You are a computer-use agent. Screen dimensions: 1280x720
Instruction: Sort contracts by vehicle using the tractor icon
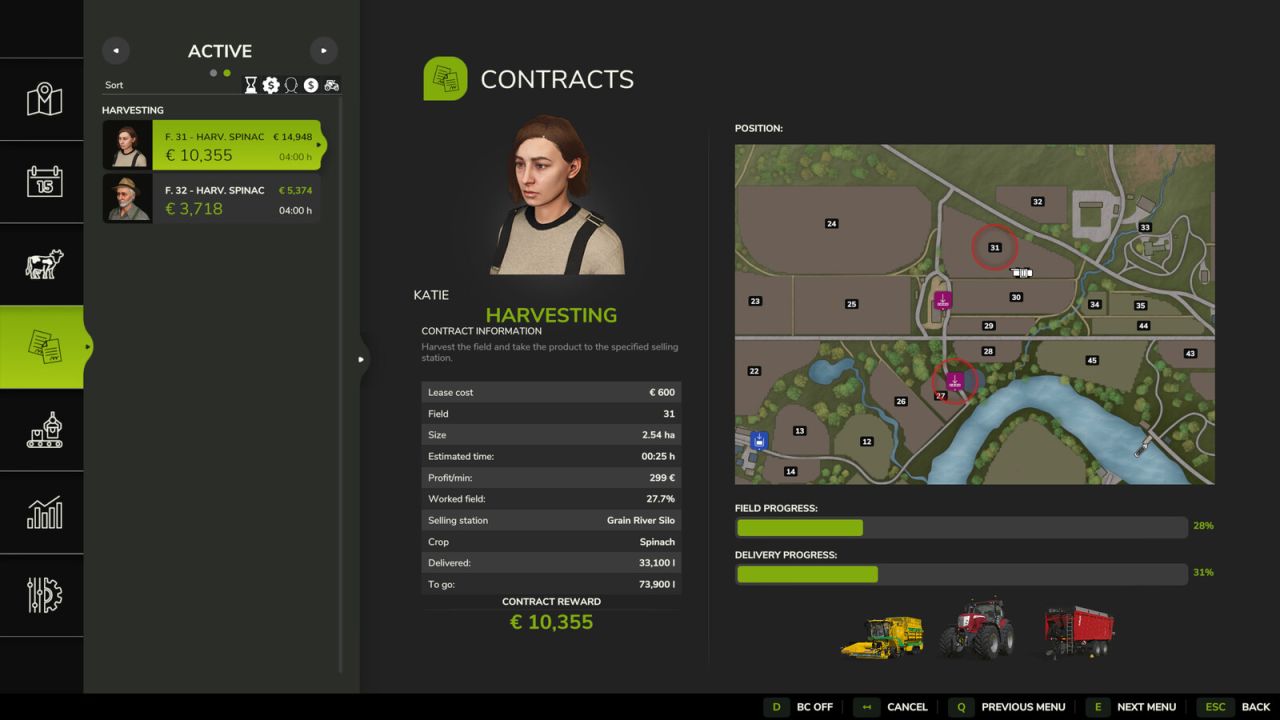[x=332, y=85]
